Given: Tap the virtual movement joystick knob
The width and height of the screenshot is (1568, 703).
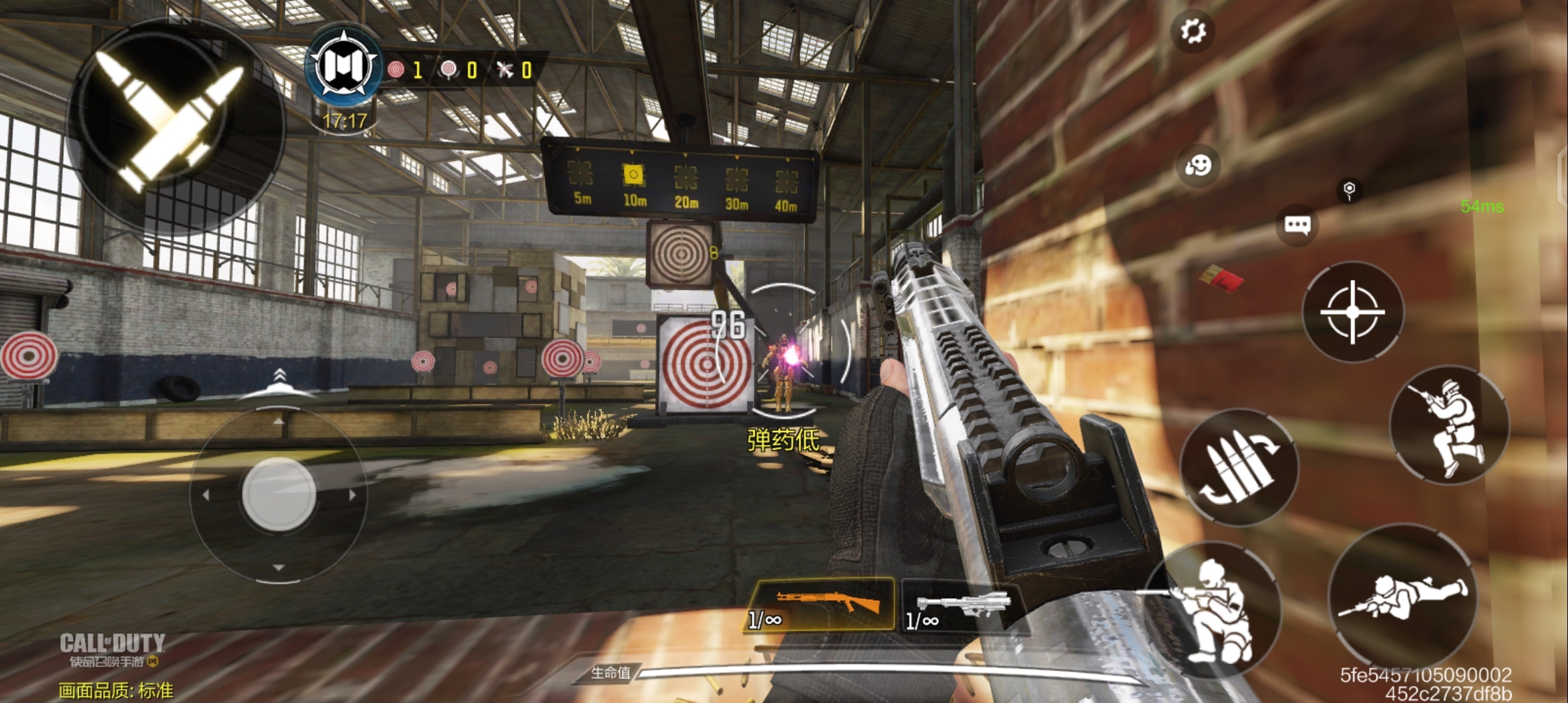Looking at the screenshot, I should (279, 493).
